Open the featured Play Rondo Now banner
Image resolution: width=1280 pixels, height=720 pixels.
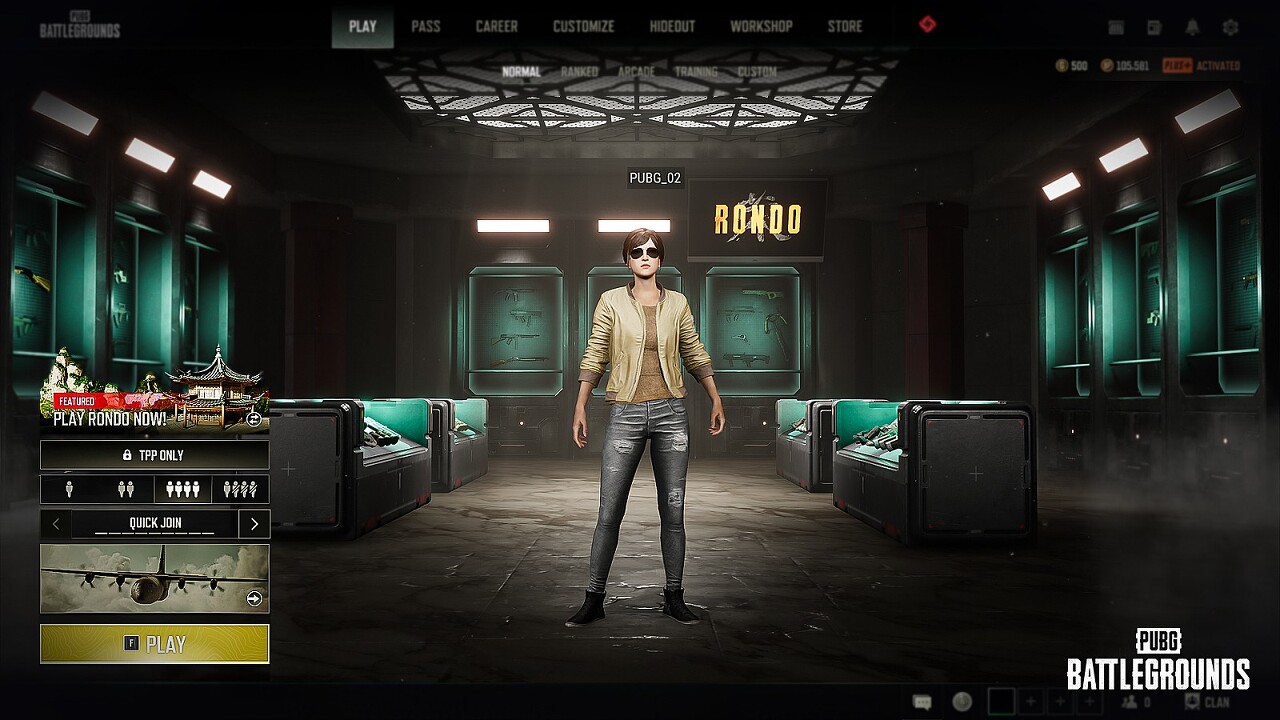[x=154, y=395]
